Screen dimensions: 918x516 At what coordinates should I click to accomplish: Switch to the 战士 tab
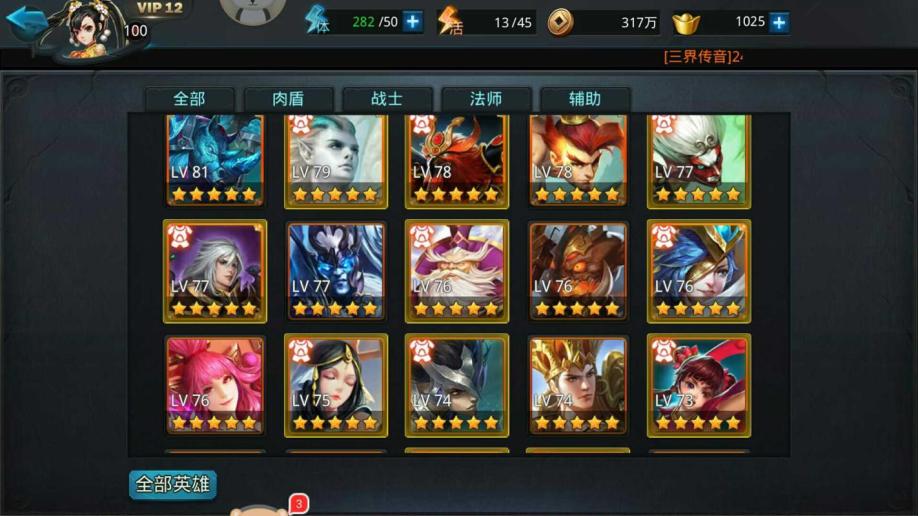click(387, 99)
